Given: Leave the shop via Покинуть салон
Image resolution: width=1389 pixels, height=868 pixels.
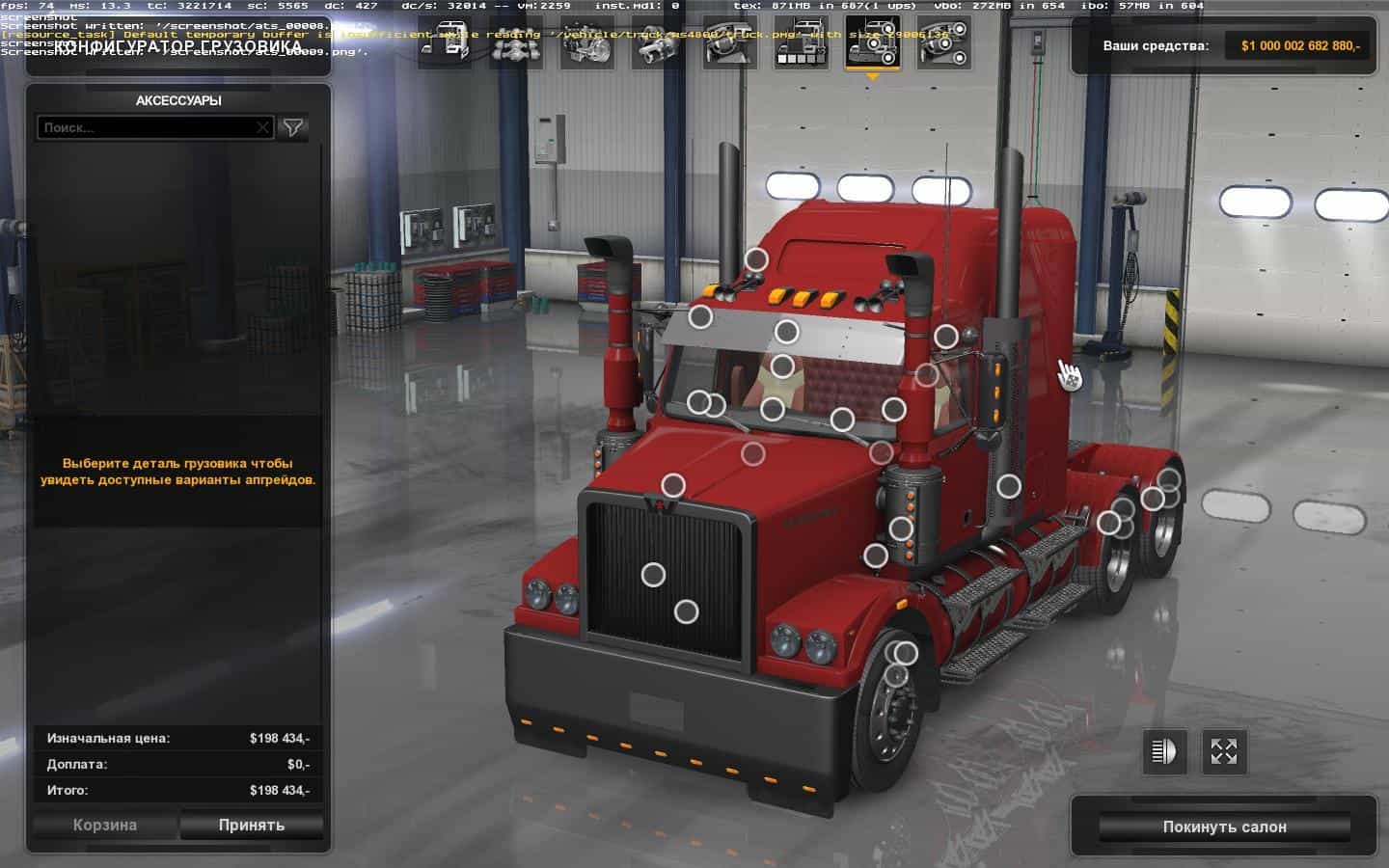Looking at the screenshot, I should pos(1224,827).
